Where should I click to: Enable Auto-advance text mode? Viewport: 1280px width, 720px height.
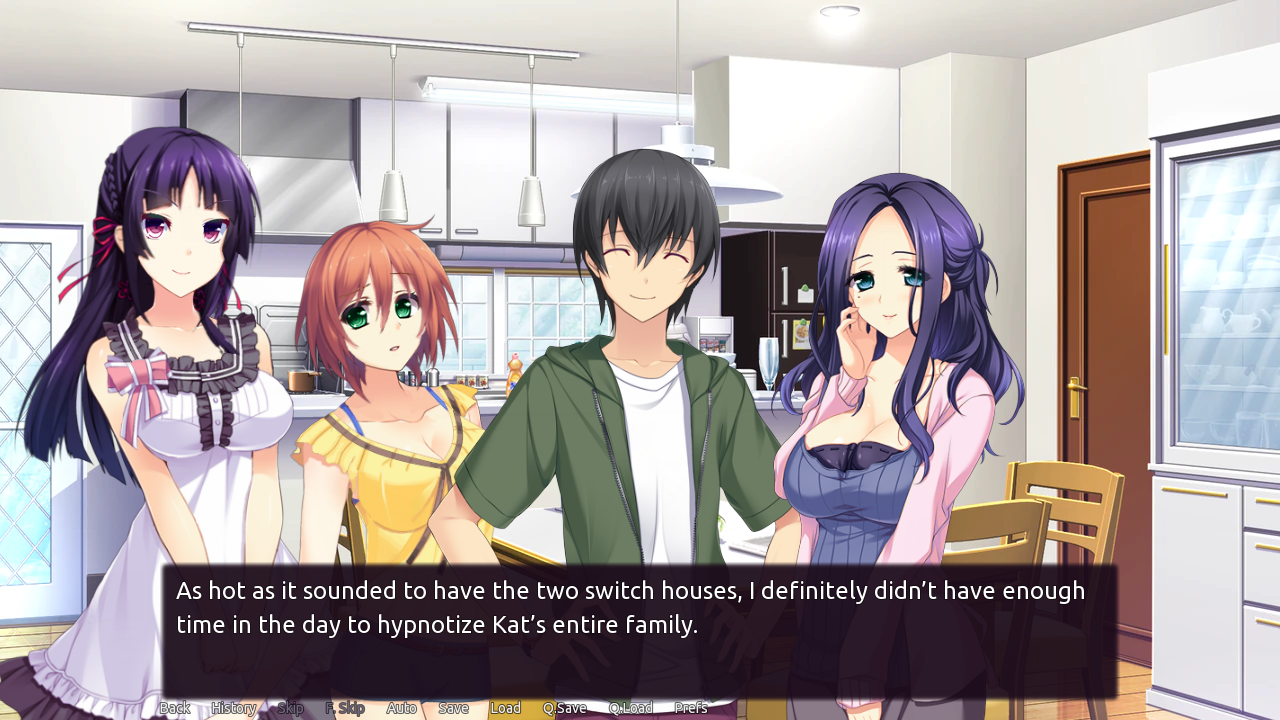pos(401,707)
